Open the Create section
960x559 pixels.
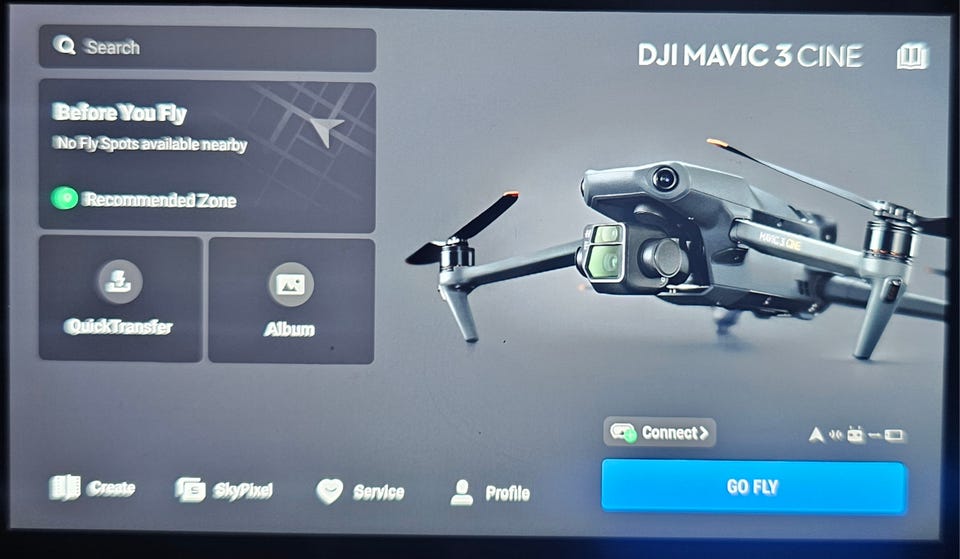[93, 489]
